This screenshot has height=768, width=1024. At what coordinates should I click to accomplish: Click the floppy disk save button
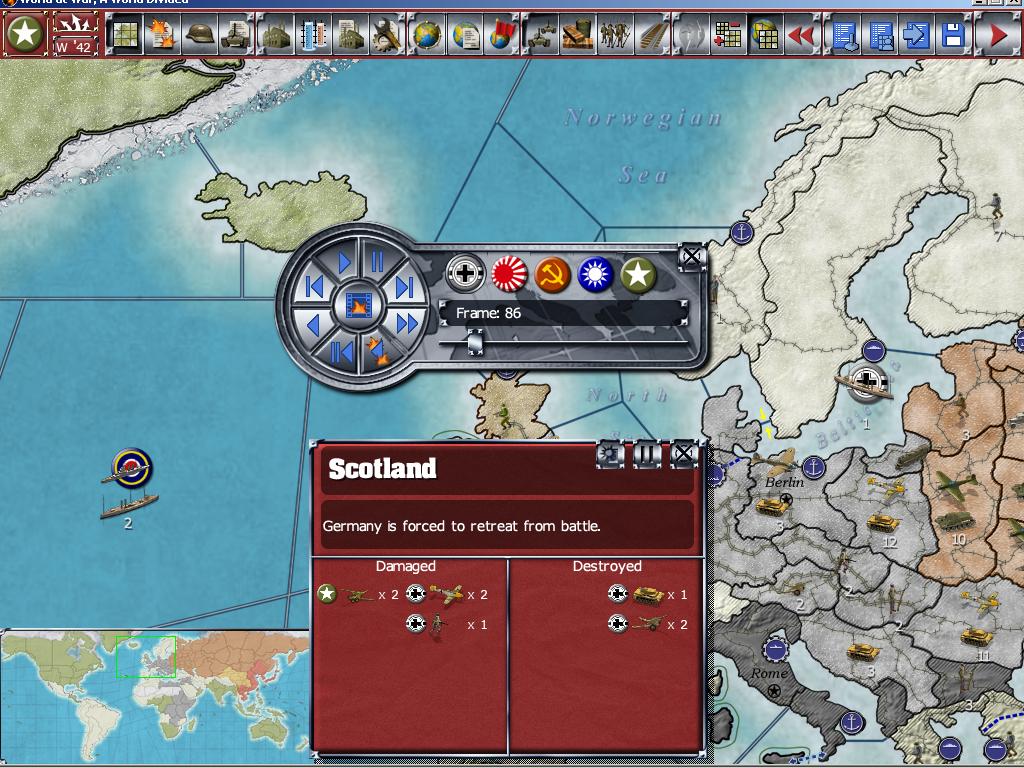click(x=953, y=36)
